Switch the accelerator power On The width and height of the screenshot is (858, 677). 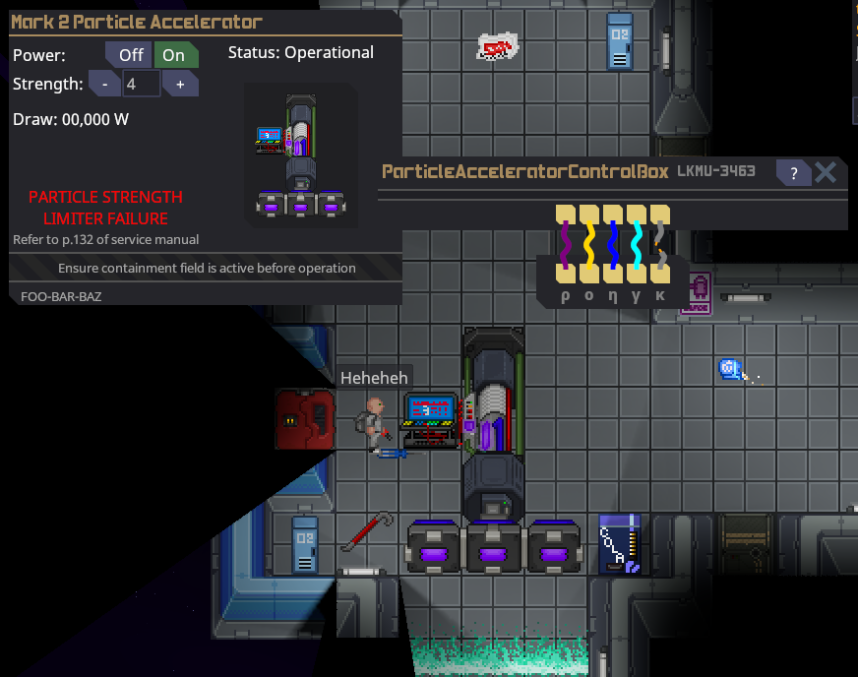point(174,55)
